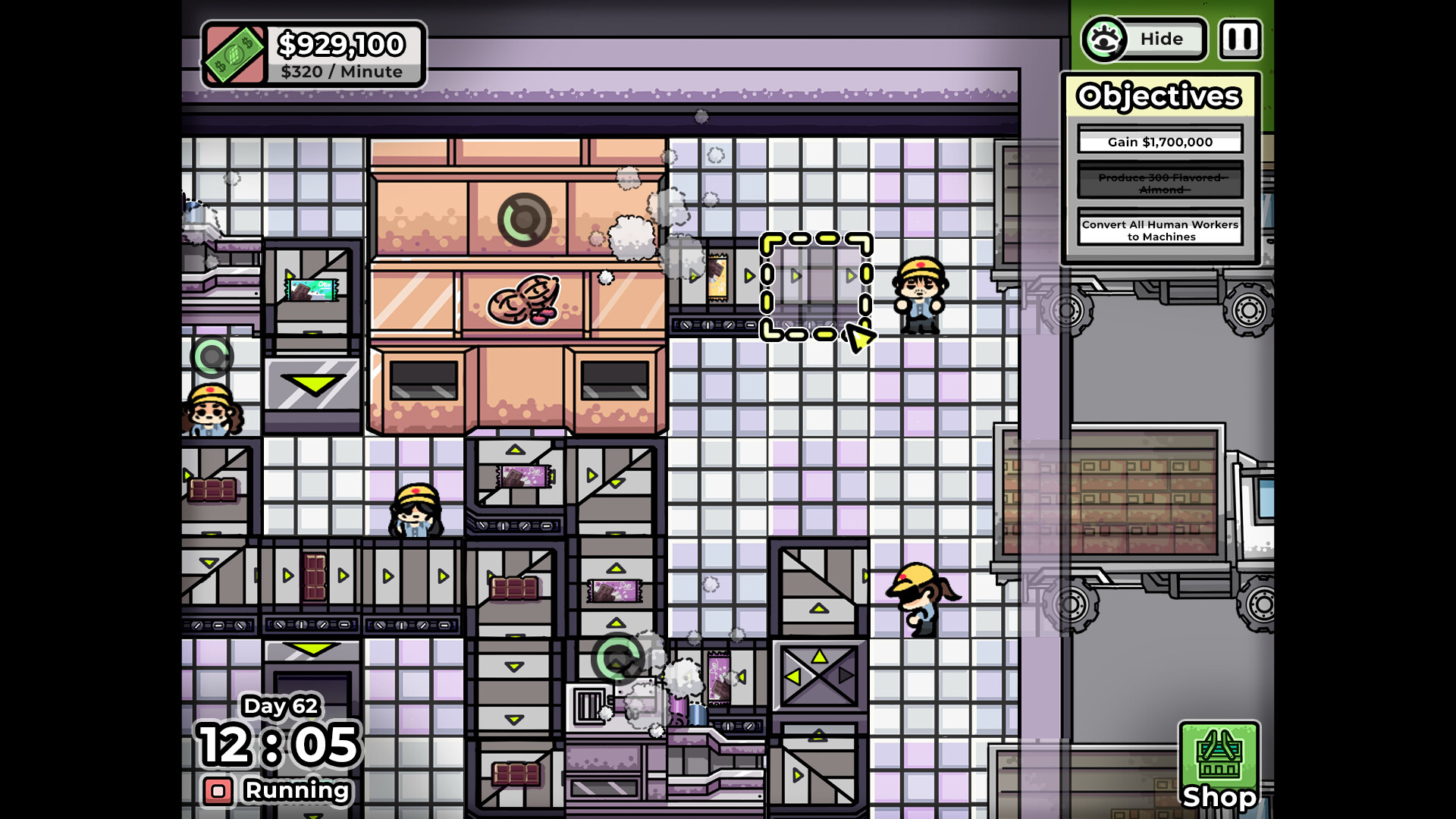Image resolution: width=1456 pixels, height=819 pixels.
Task: Hide the Objectives panel
Action: pyautogui.click(x=1162, y=39)
